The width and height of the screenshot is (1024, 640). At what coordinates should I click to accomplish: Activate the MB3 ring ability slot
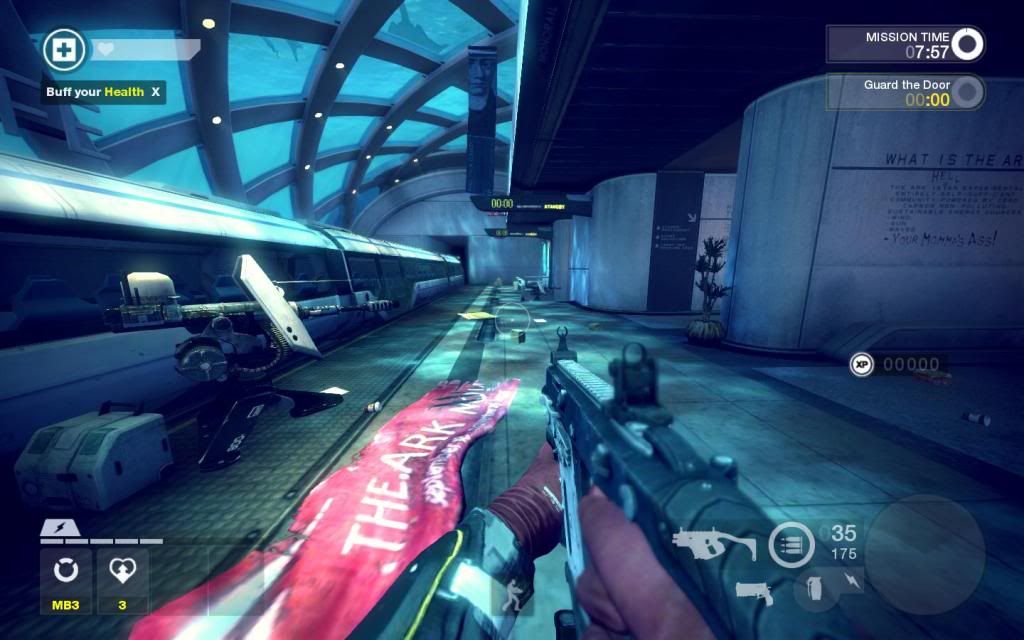(66, 572)
